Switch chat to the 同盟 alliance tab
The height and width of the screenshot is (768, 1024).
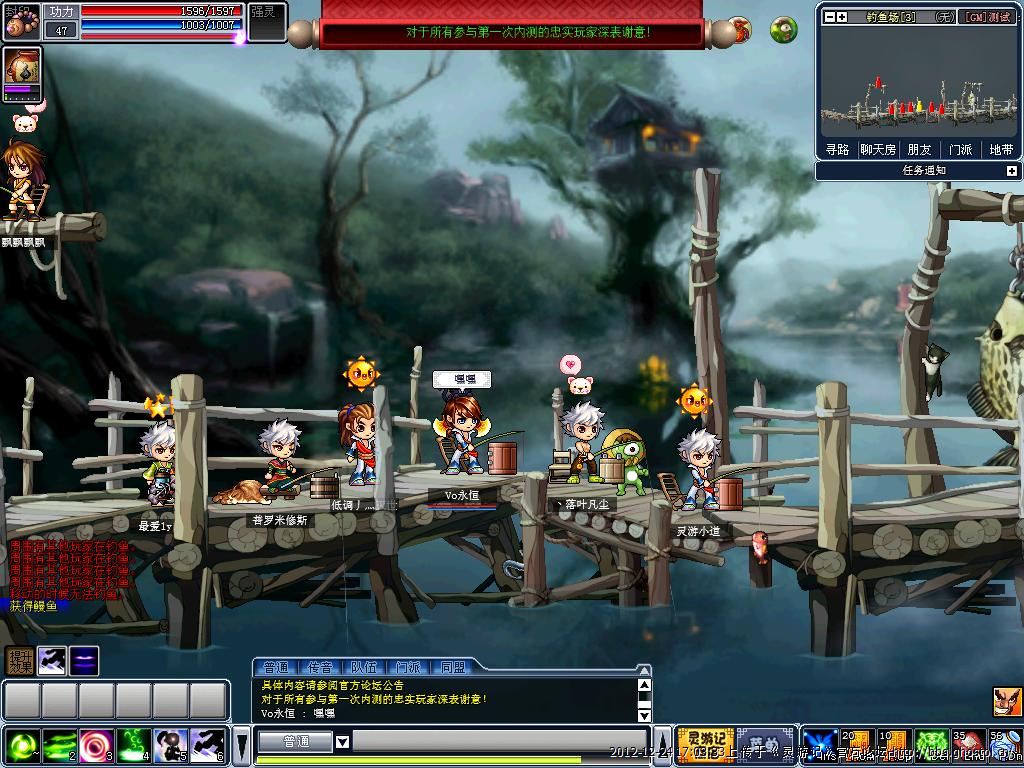[452, 667]
